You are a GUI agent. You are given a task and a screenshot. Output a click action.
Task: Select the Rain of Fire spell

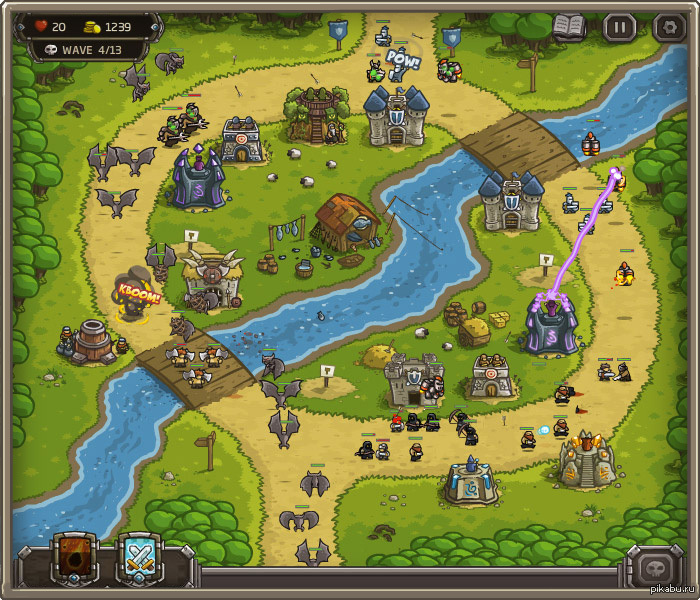76,558
